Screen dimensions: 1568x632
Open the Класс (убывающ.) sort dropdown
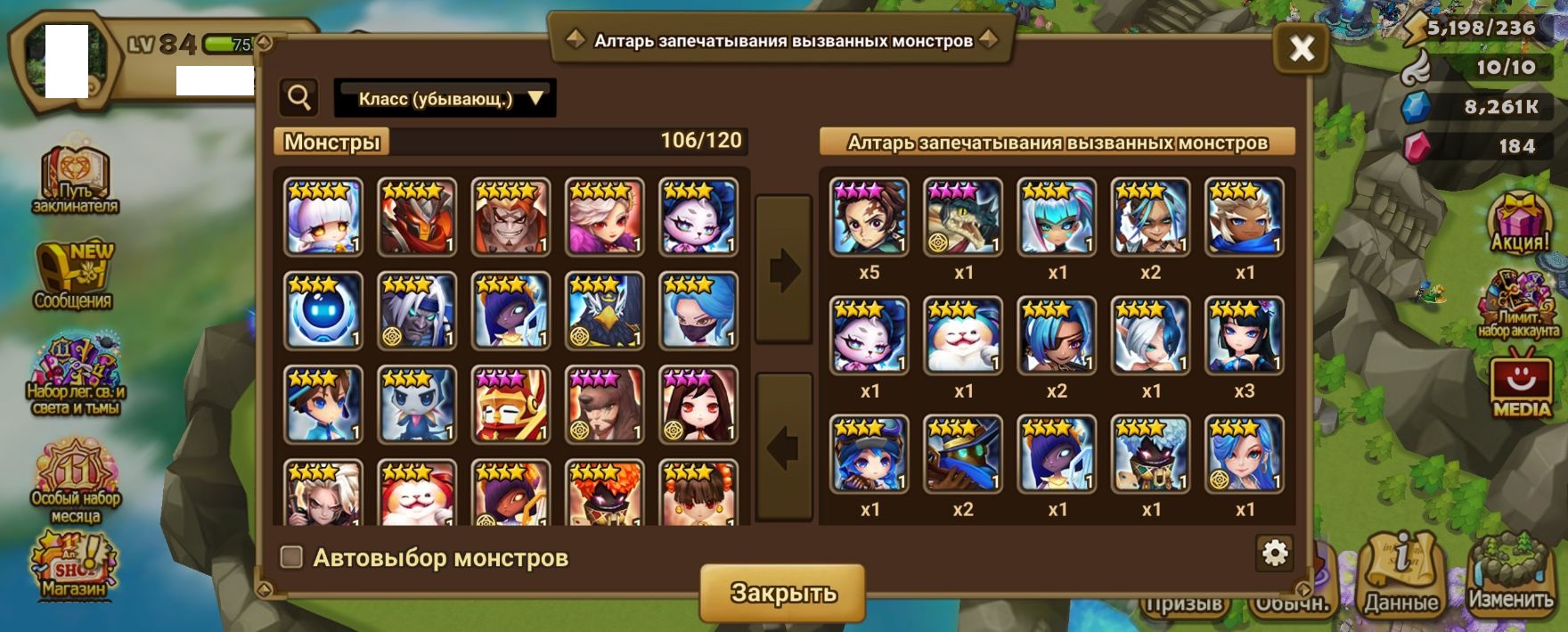pos(445,98)
